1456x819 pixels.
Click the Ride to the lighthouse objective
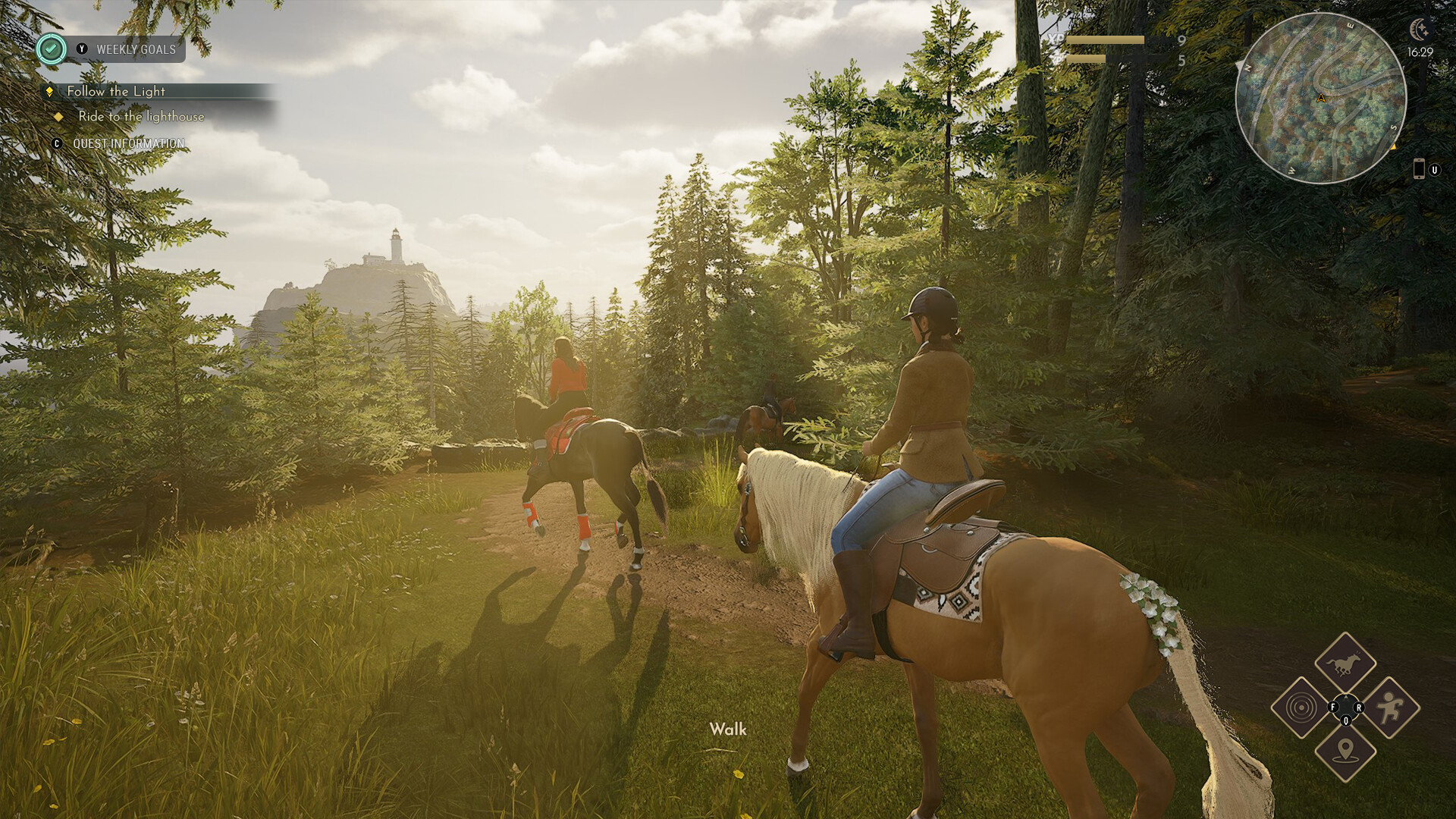pos(141,116)
